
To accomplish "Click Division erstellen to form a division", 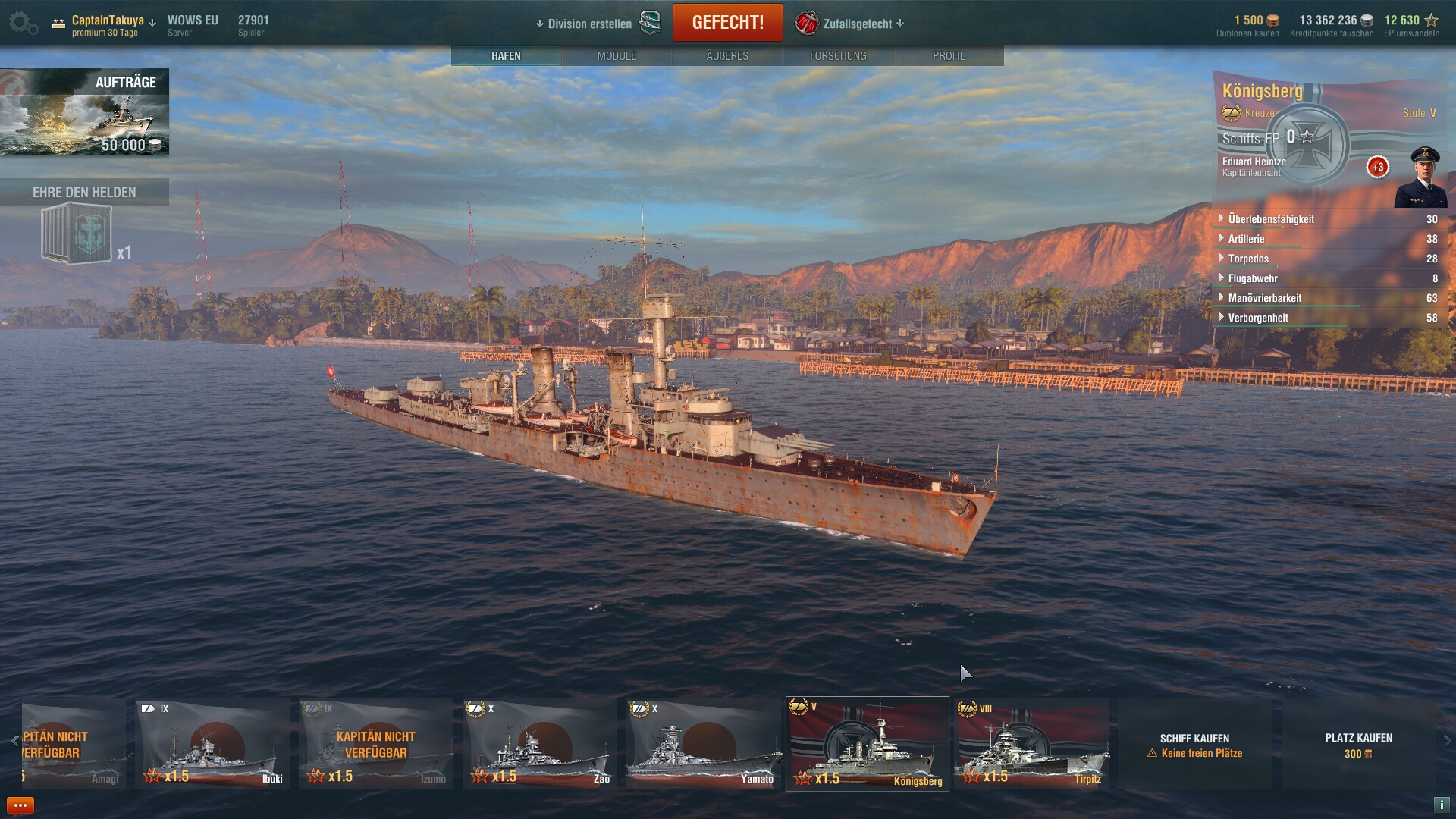I will (588, 24).
